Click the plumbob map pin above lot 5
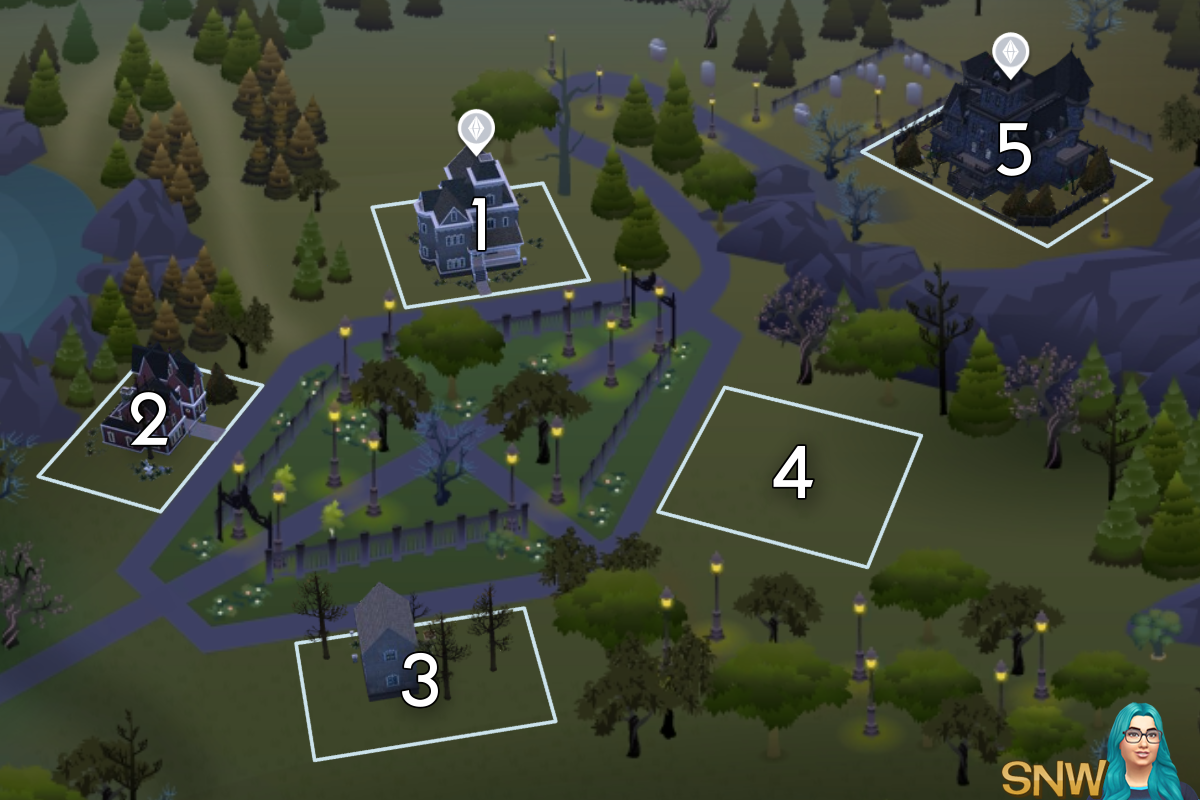Screen dimensions: 1200x800 point(1010,54)
